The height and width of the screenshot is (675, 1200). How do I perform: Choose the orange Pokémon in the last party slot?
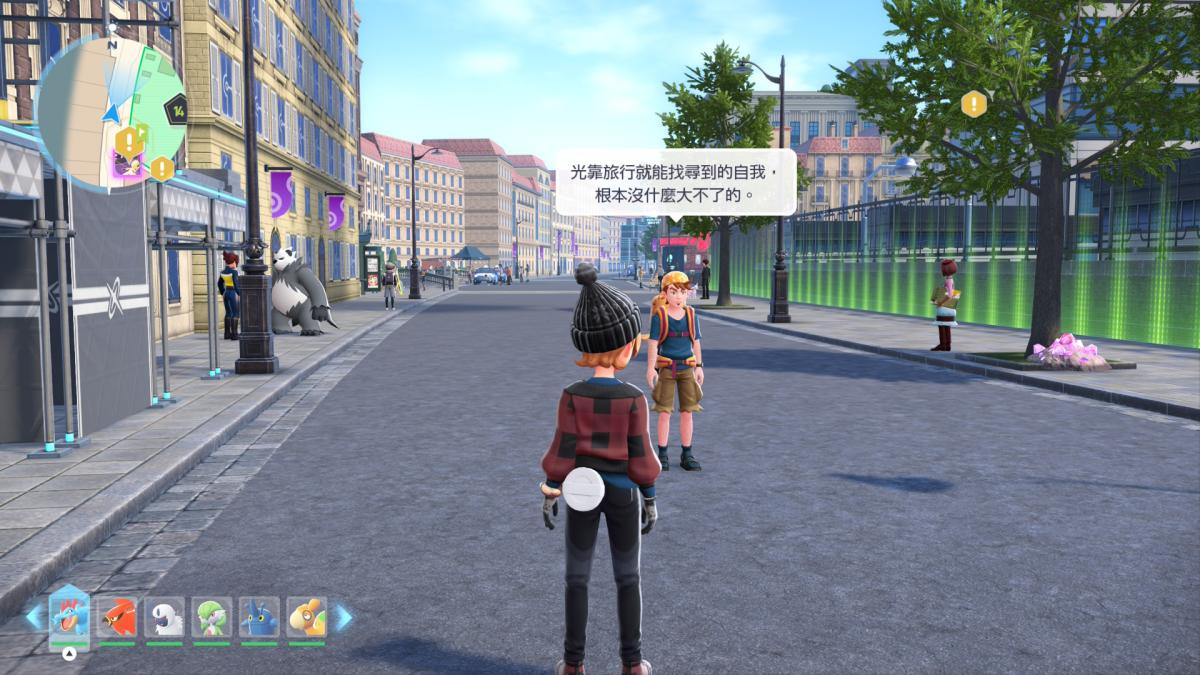[307, 617]
